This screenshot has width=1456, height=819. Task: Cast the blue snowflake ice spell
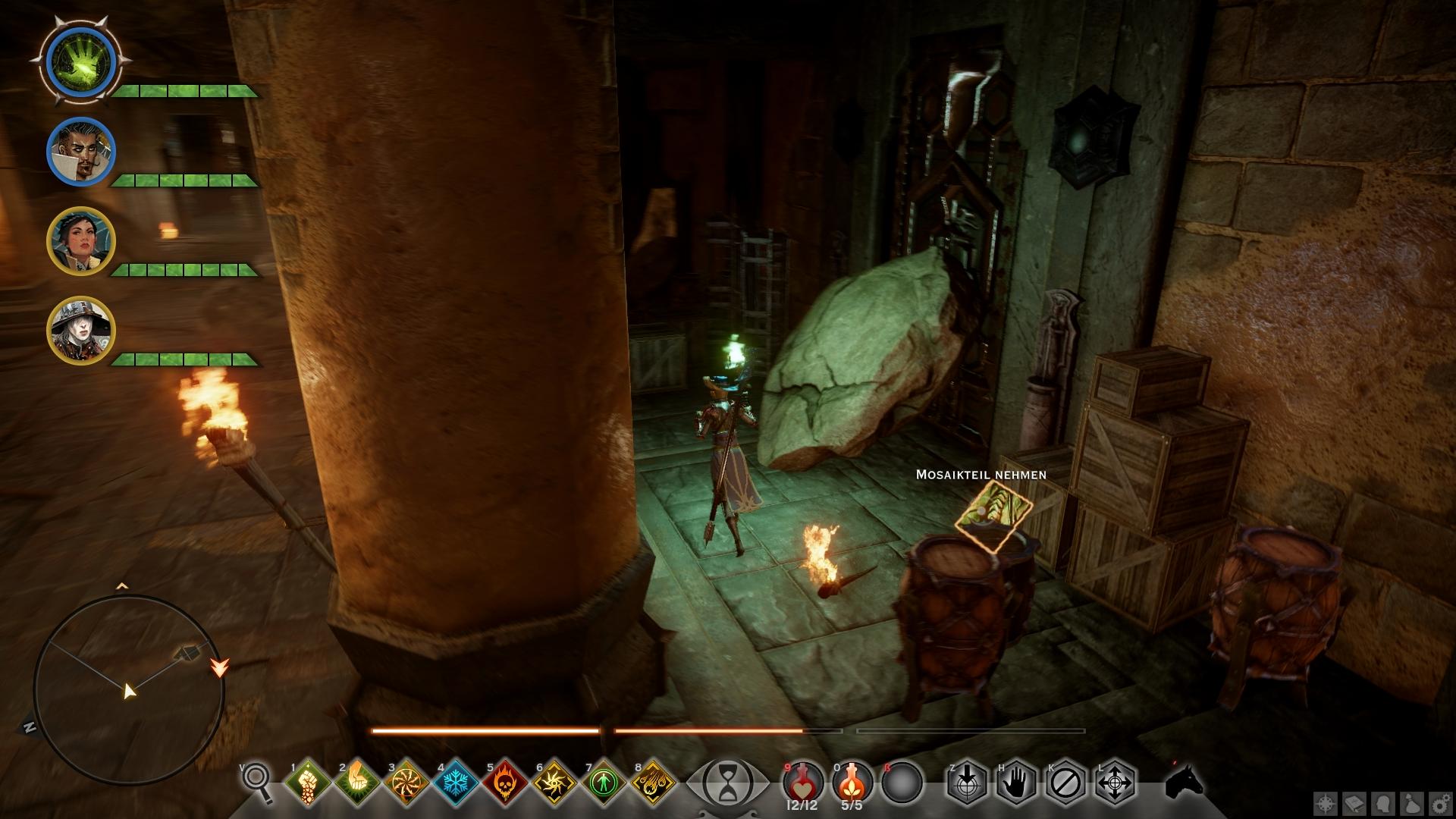click(x=455, y=782)
